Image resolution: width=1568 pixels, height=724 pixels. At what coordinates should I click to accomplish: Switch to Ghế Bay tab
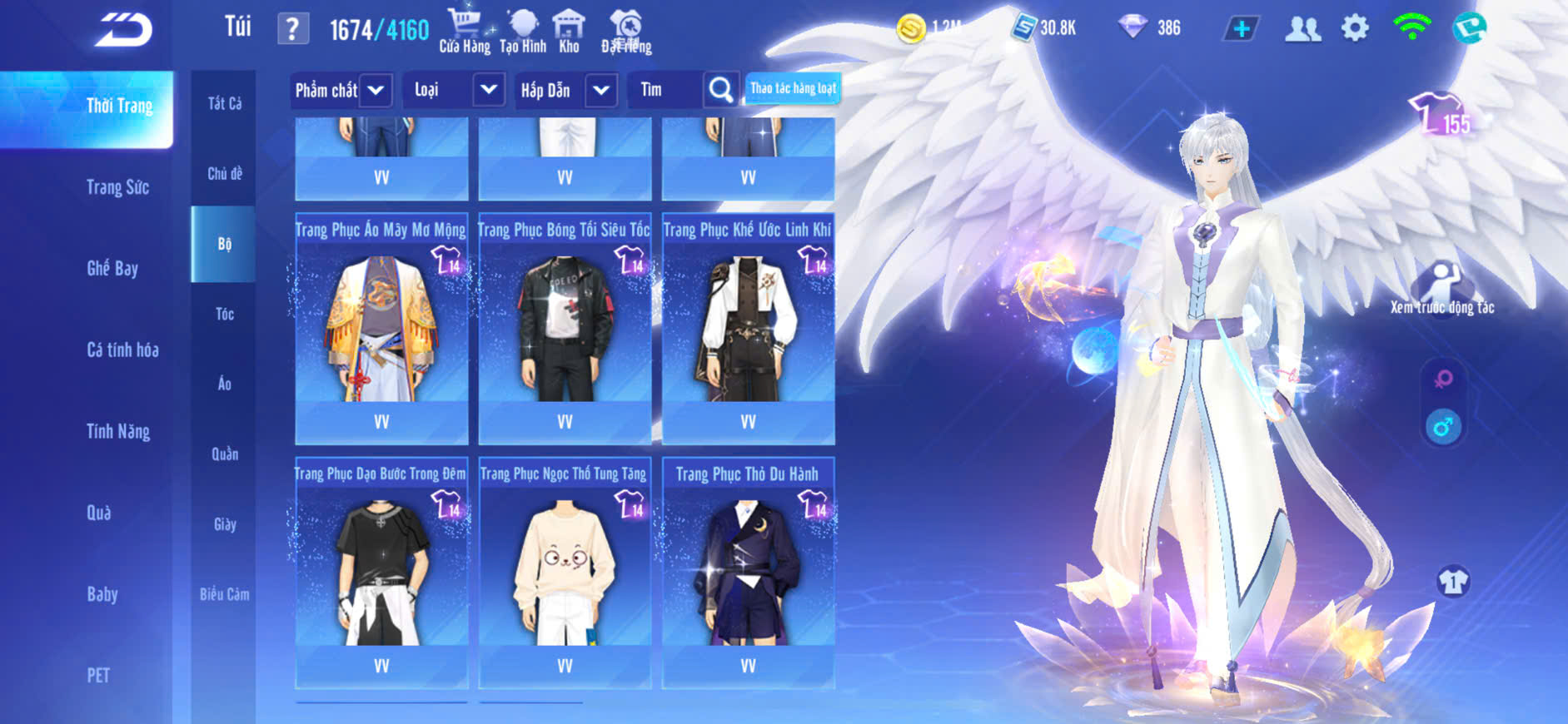tap(112, 268)
